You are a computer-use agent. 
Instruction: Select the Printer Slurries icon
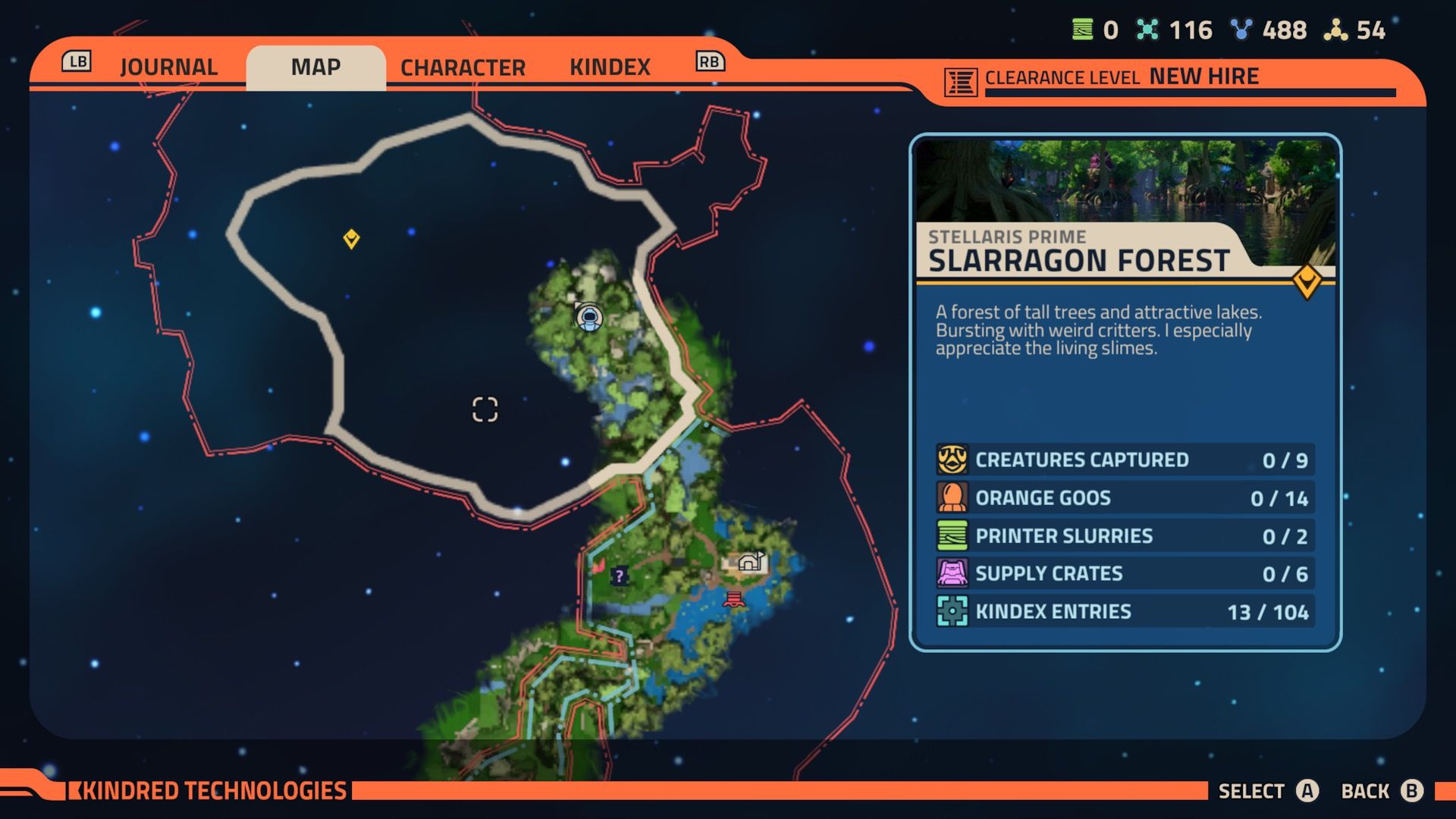952,536
